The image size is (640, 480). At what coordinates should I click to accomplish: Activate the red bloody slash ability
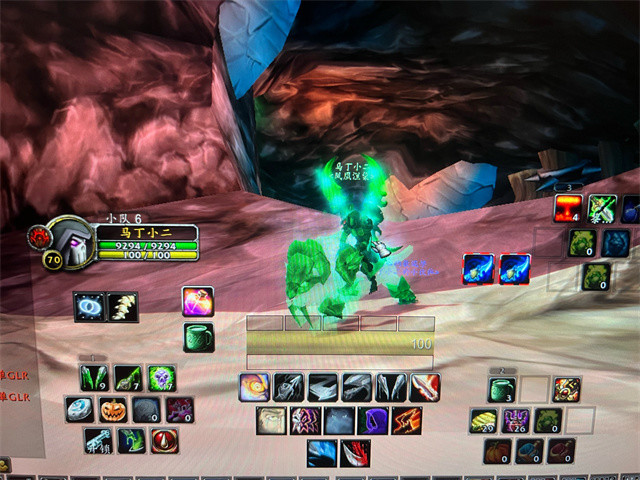tap(355, 453)
